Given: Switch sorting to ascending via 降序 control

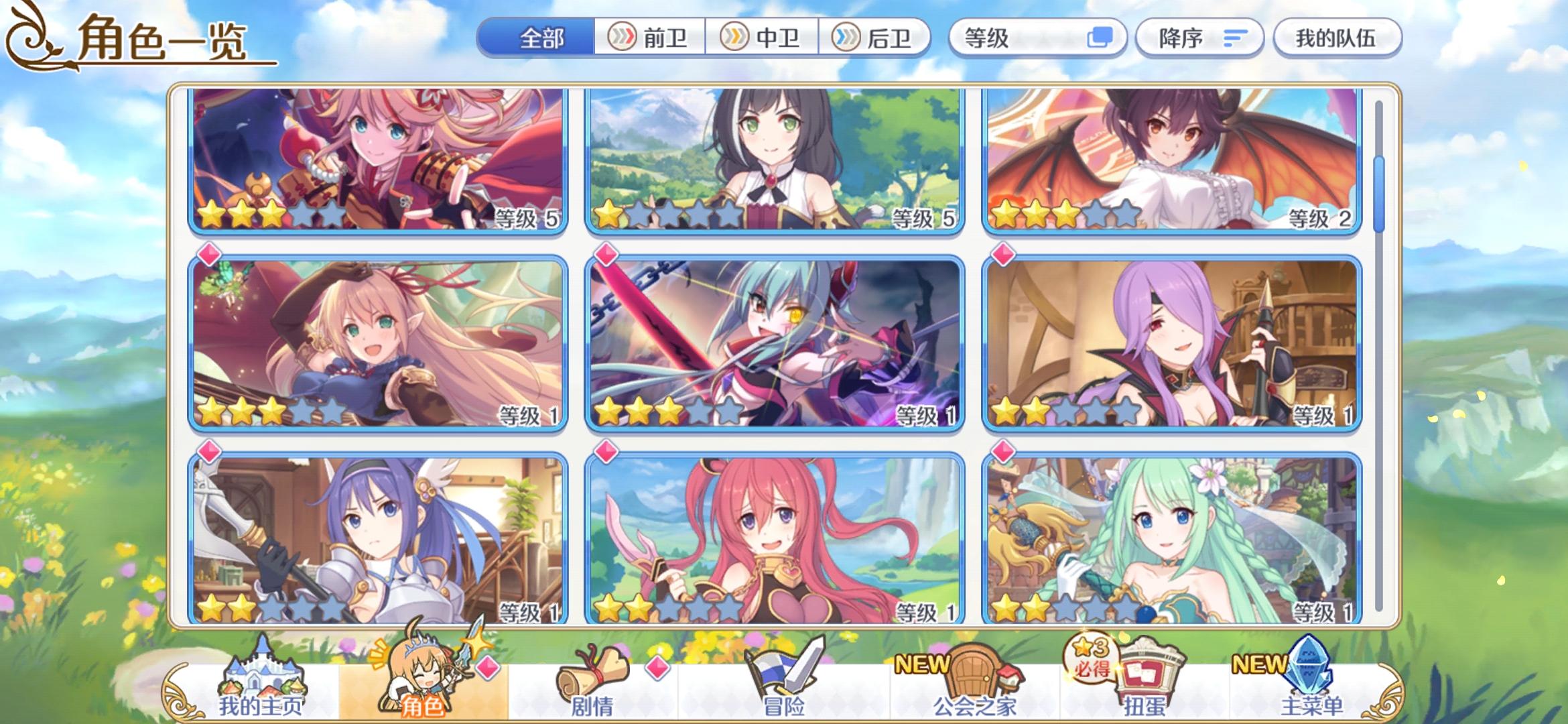Looking at the screenshot, I should (1200, 38).
